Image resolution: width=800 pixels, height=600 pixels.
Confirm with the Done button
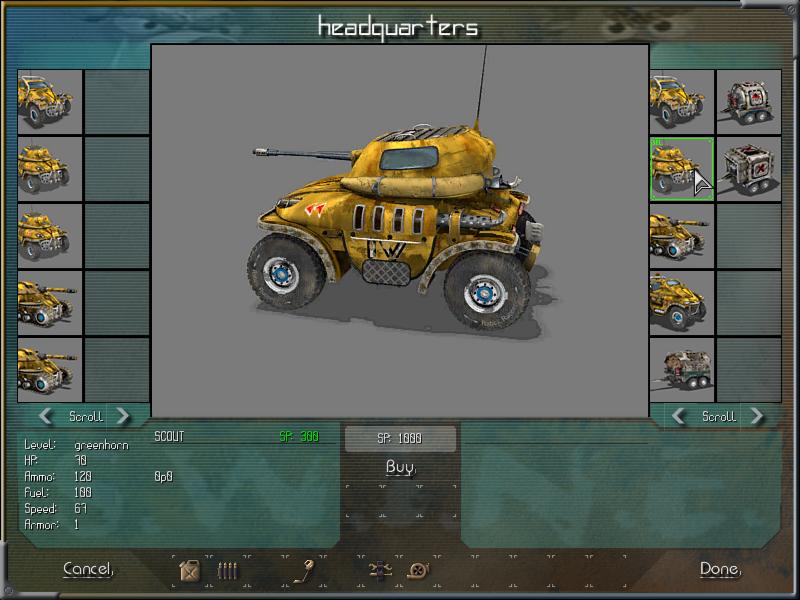720,569
